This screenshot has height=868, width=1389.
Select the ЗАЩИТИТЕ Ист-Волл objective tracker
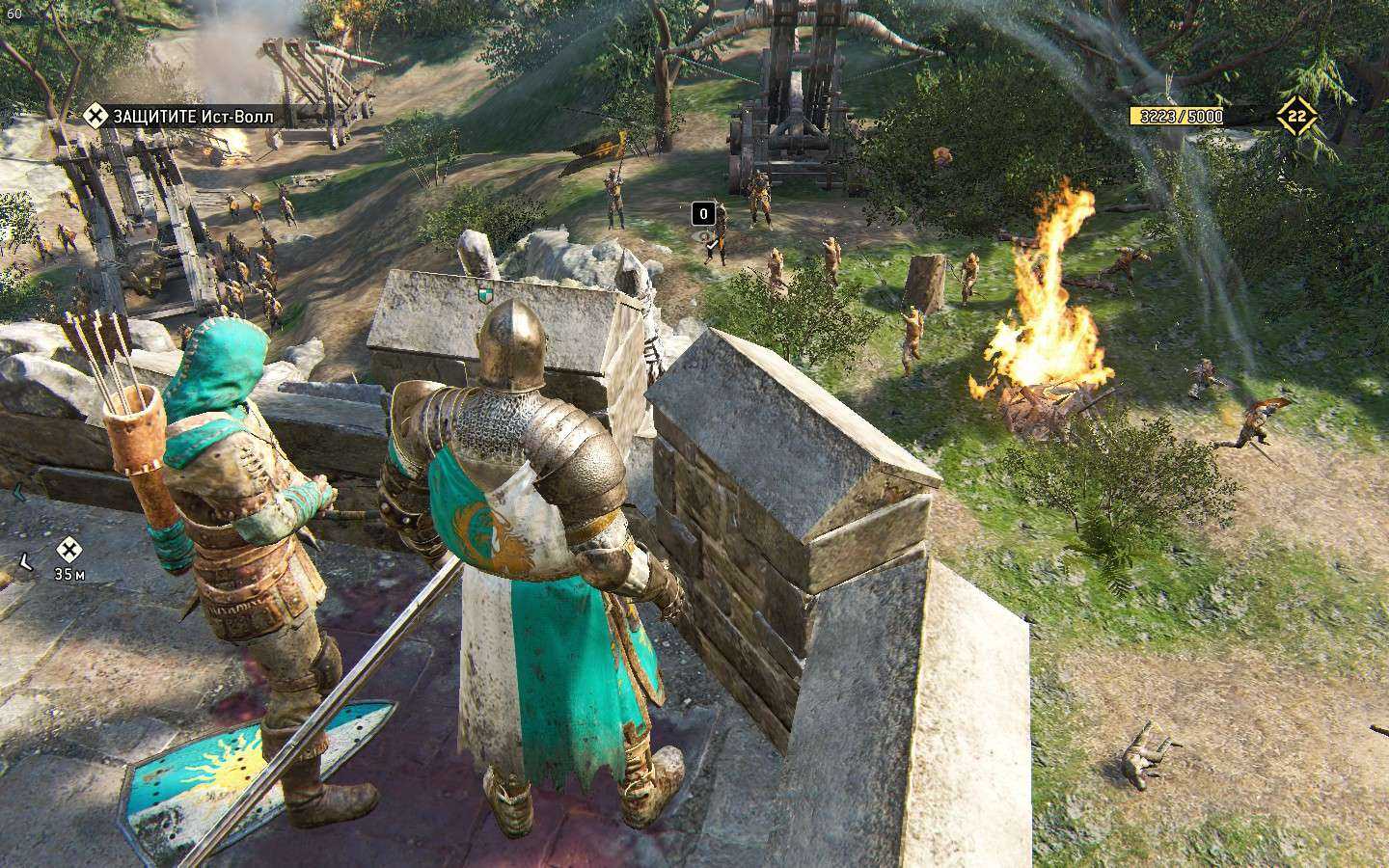coord(179,117)
